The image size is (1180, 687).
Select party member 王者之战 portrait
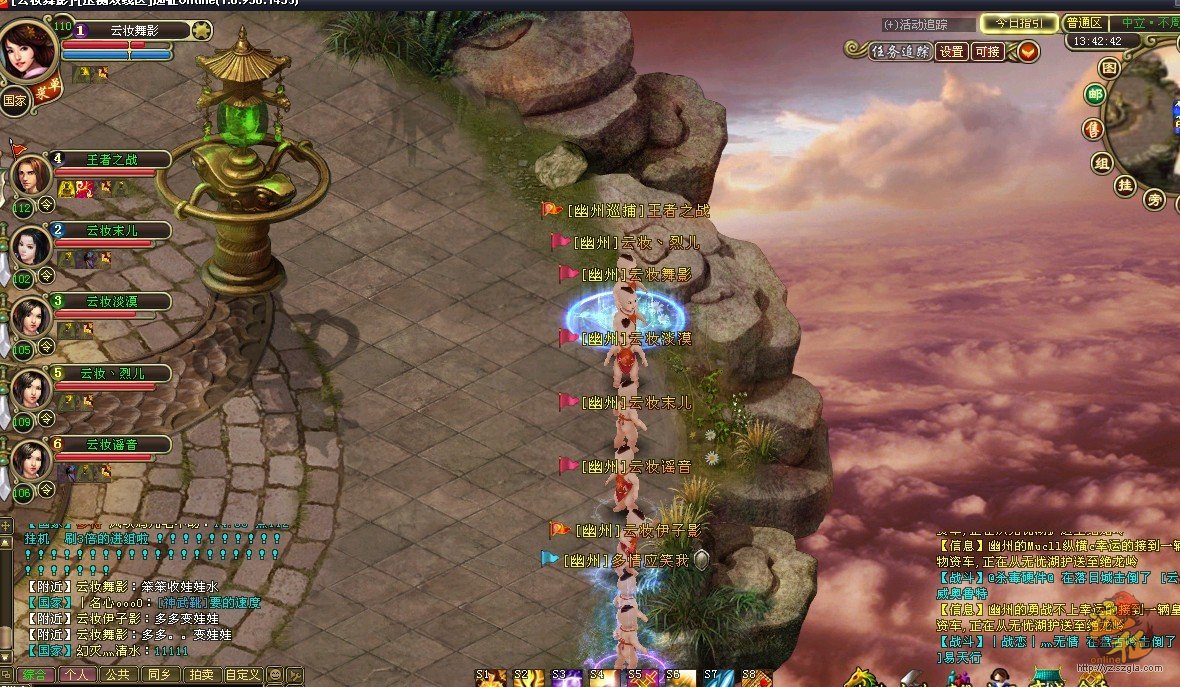click(x=31, y=175)
